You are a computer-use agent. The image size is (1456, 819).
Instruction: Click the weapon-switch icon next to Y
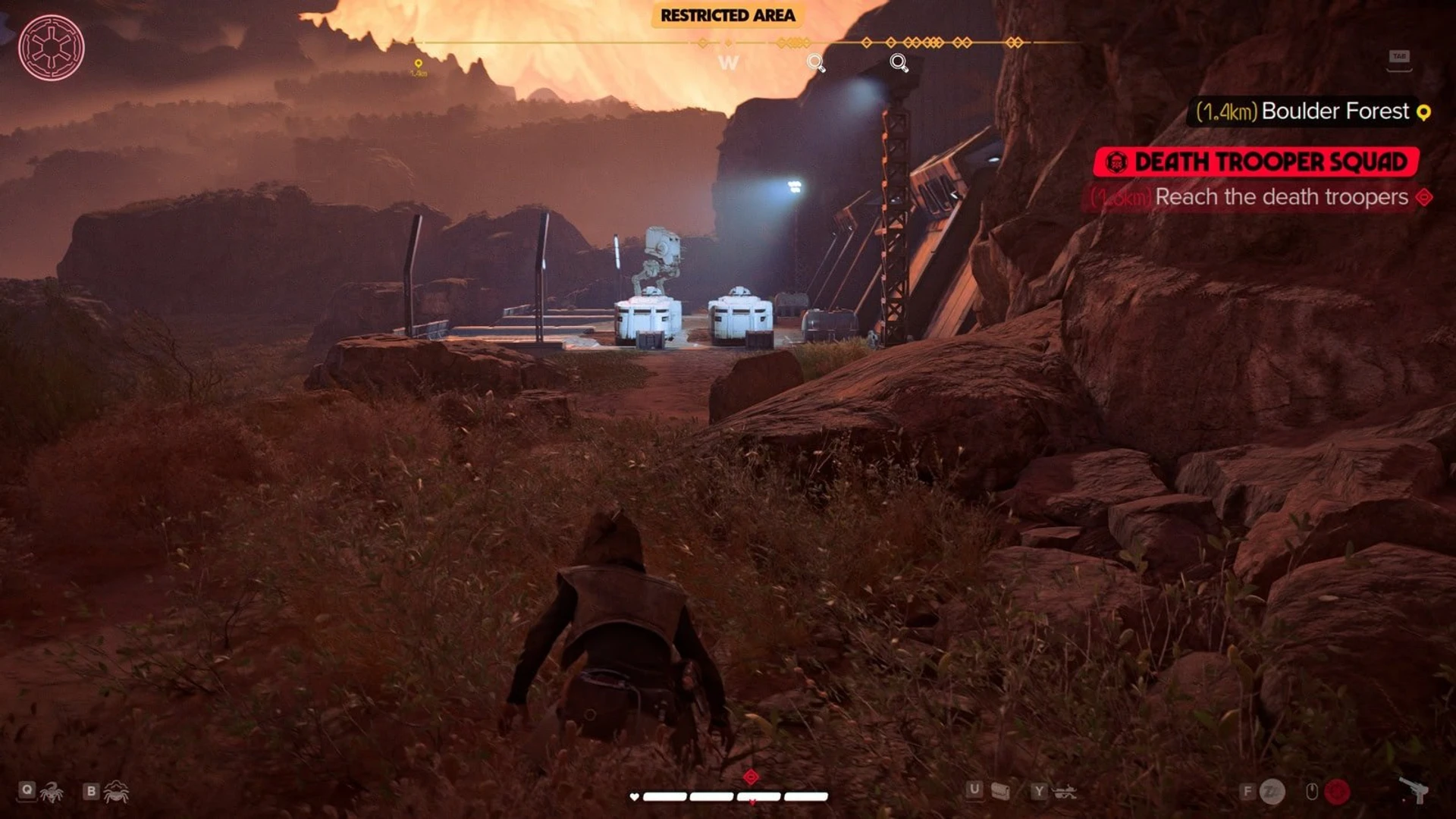tap(1063, 791)
